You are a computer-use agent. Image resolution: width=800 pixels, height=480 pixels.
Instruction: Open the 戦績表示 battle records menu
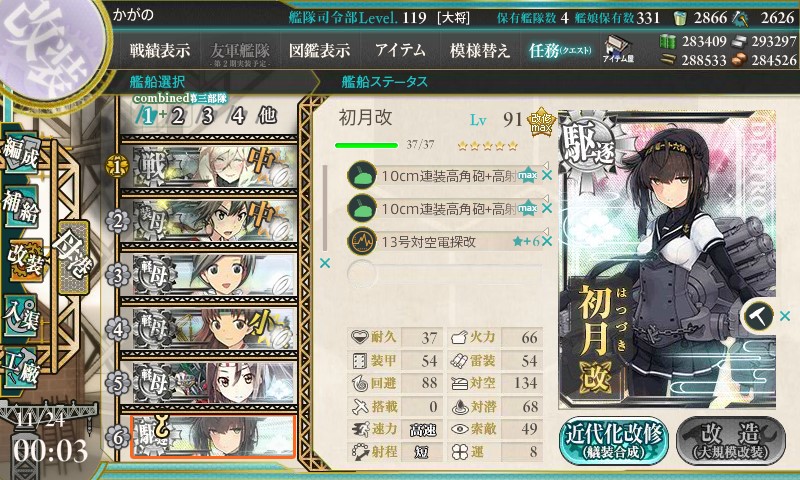(160, 50)
